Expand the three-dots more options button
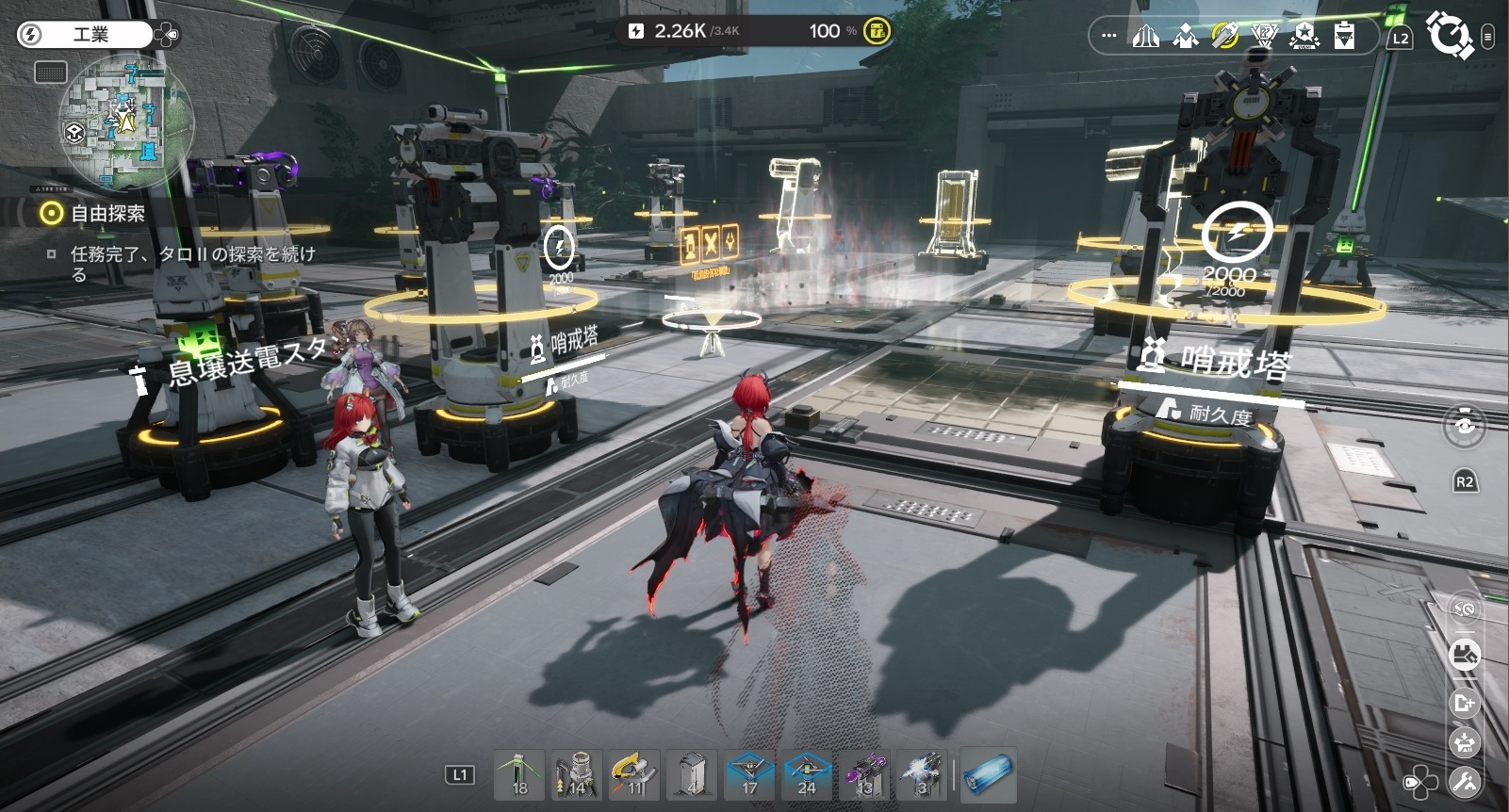The image size is (1509, 812). coord(1108,37)
